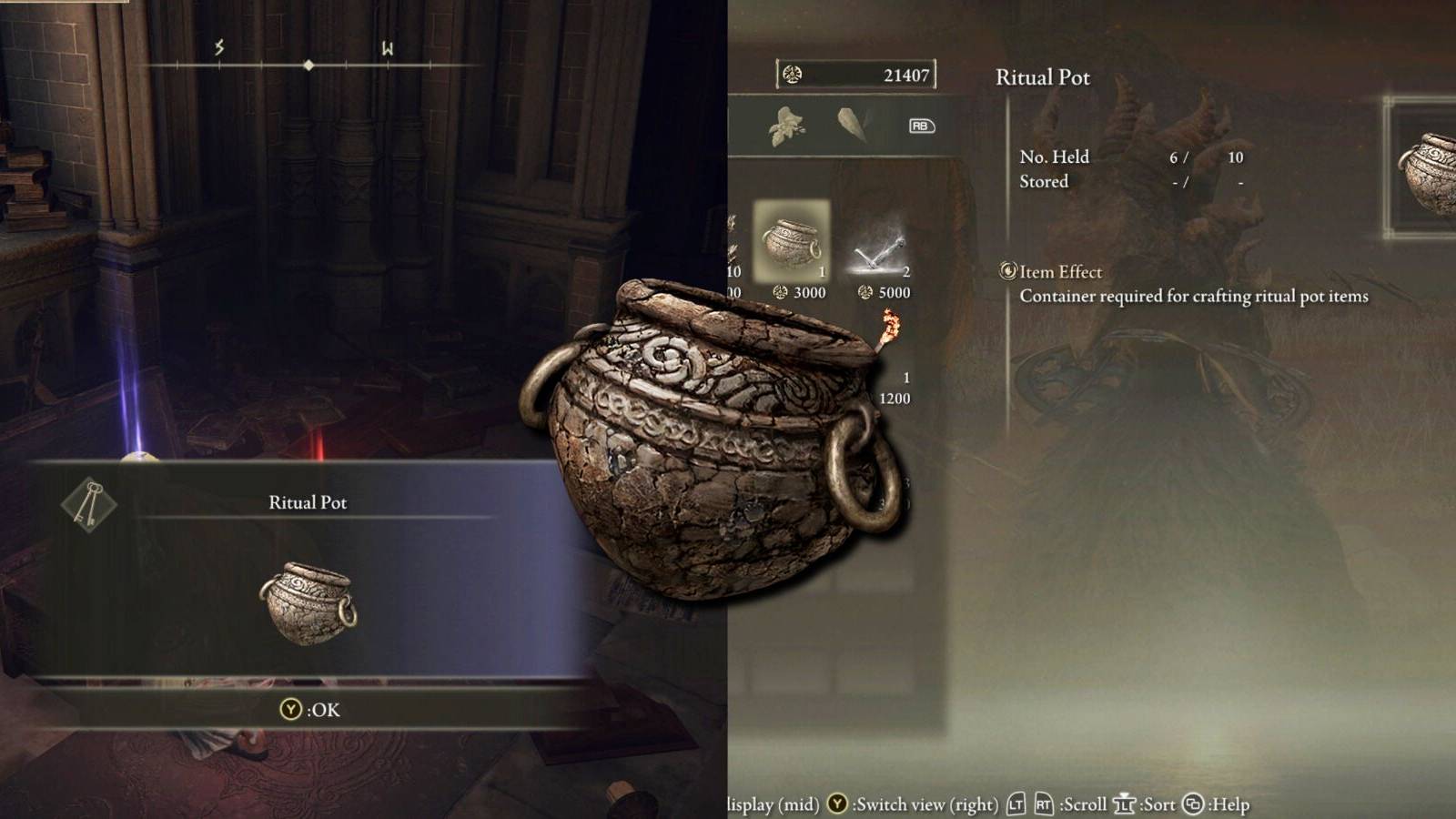Click the rune currency icon beside 21407

click(791, 75)
